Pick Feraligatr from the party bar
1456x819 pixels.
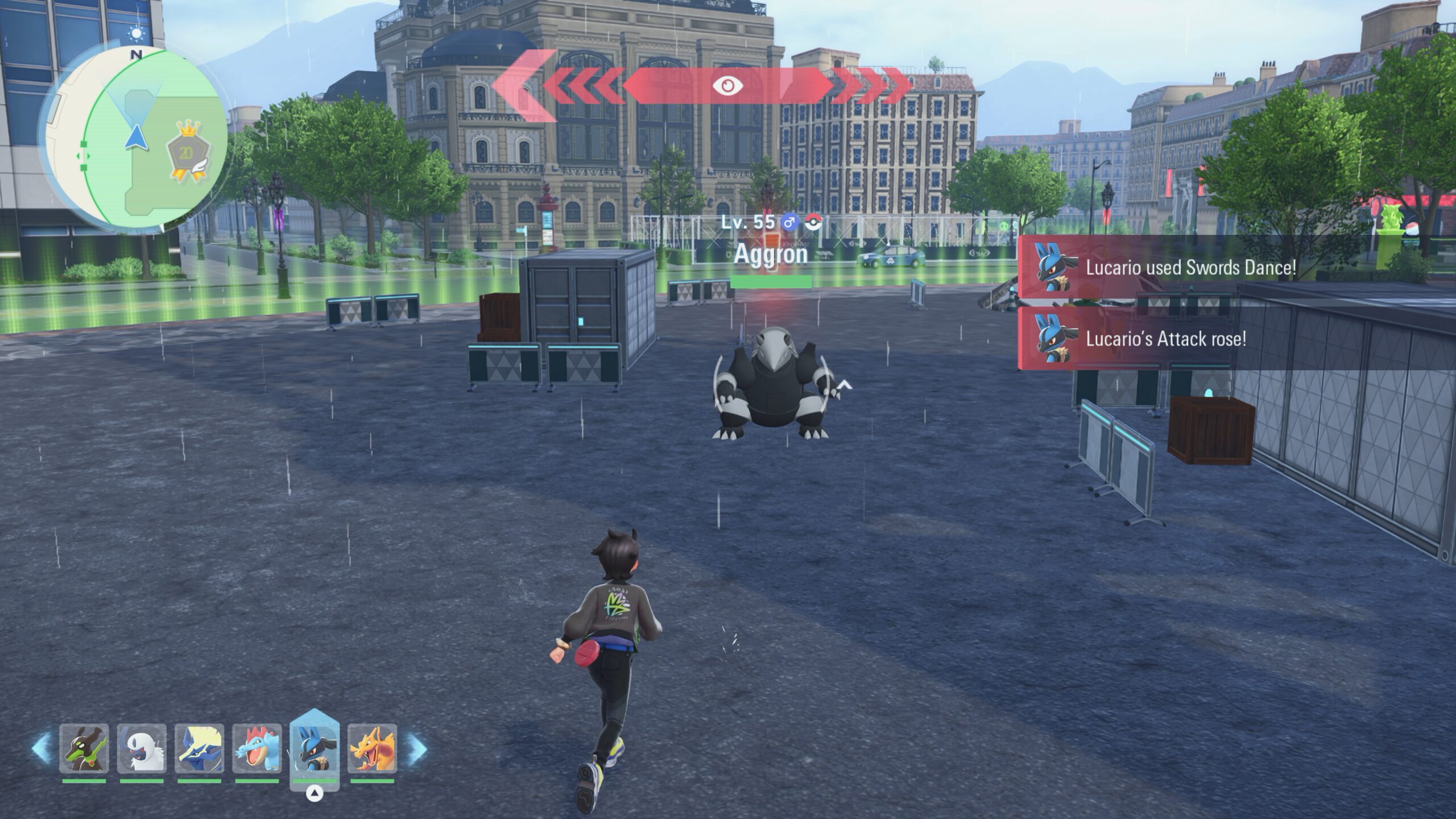[x=257, y=748]
